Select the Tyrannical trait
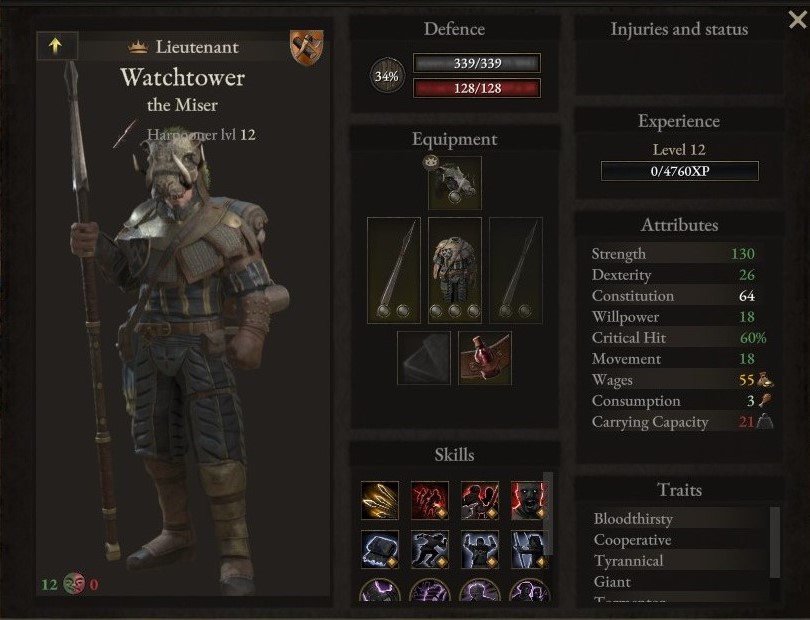Image resolution: width=810 pixels, height=620 pixels. pos(628,561)
